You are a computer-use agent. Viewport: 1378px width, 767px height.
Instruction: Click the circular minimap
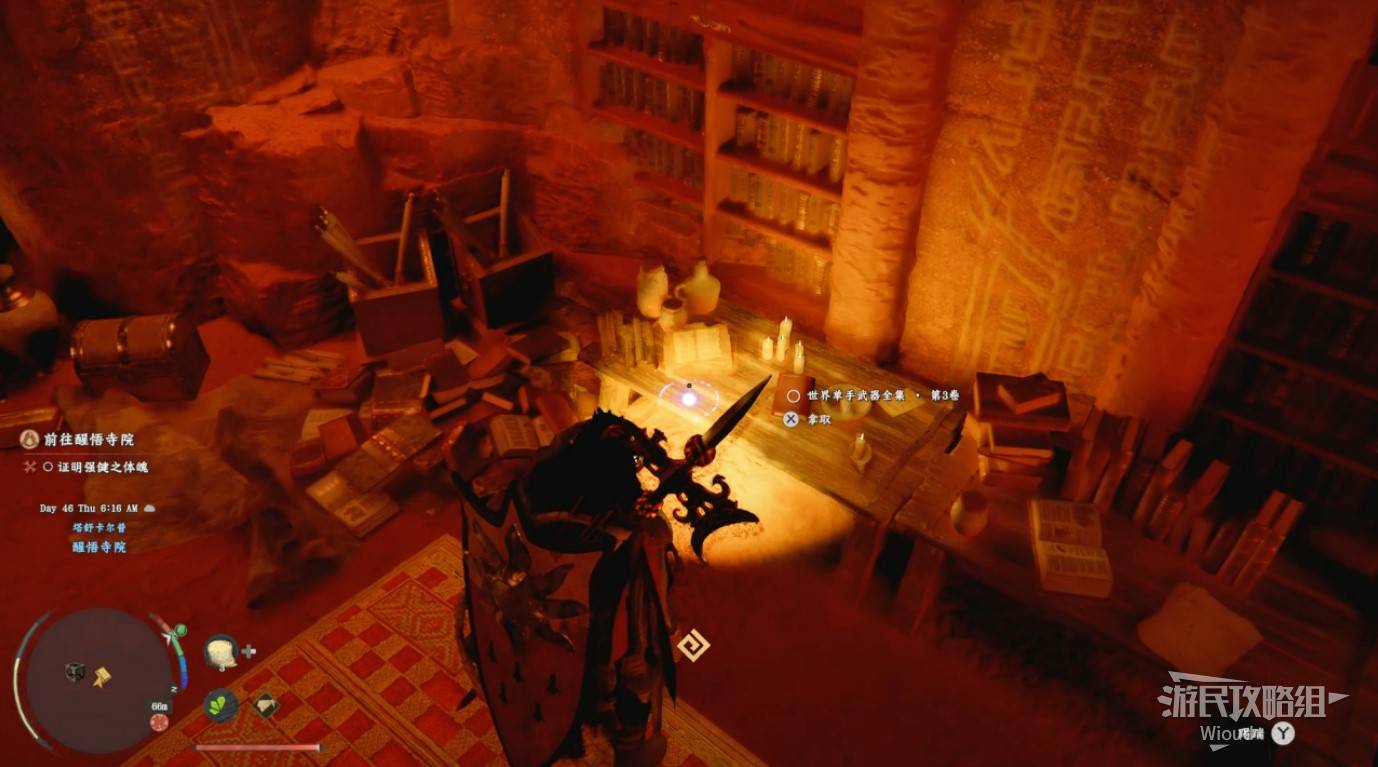pyautogui.click(x=97, y=679)
